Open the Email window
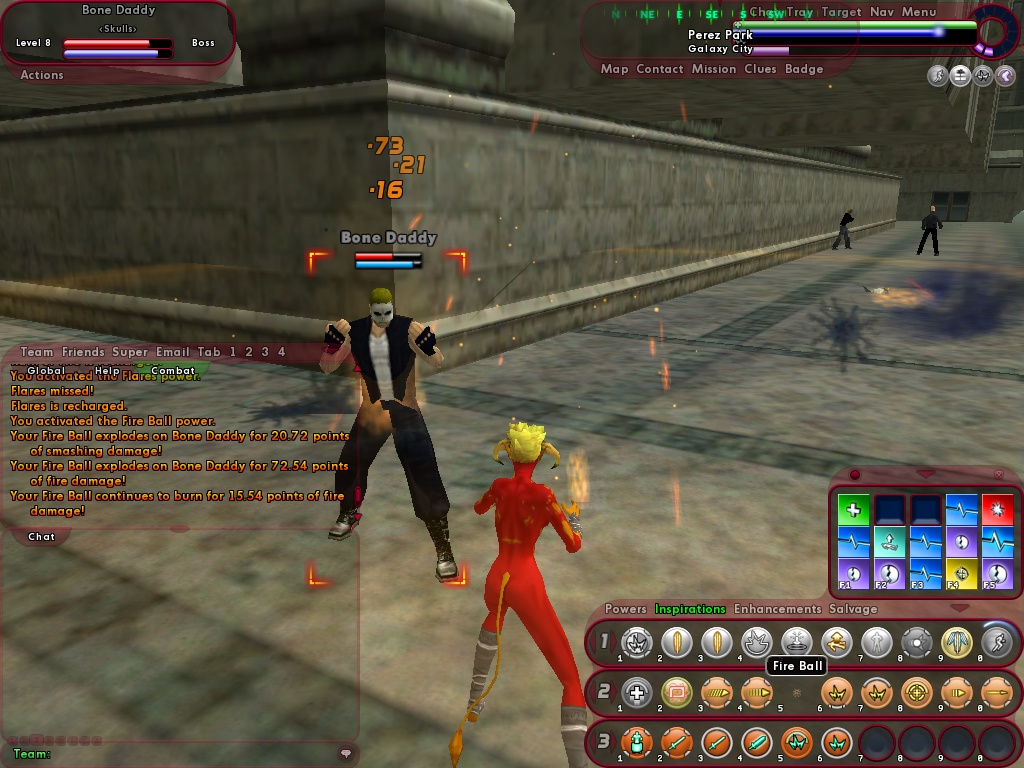This screenshot has width=1024, height=768. point(172,352)
